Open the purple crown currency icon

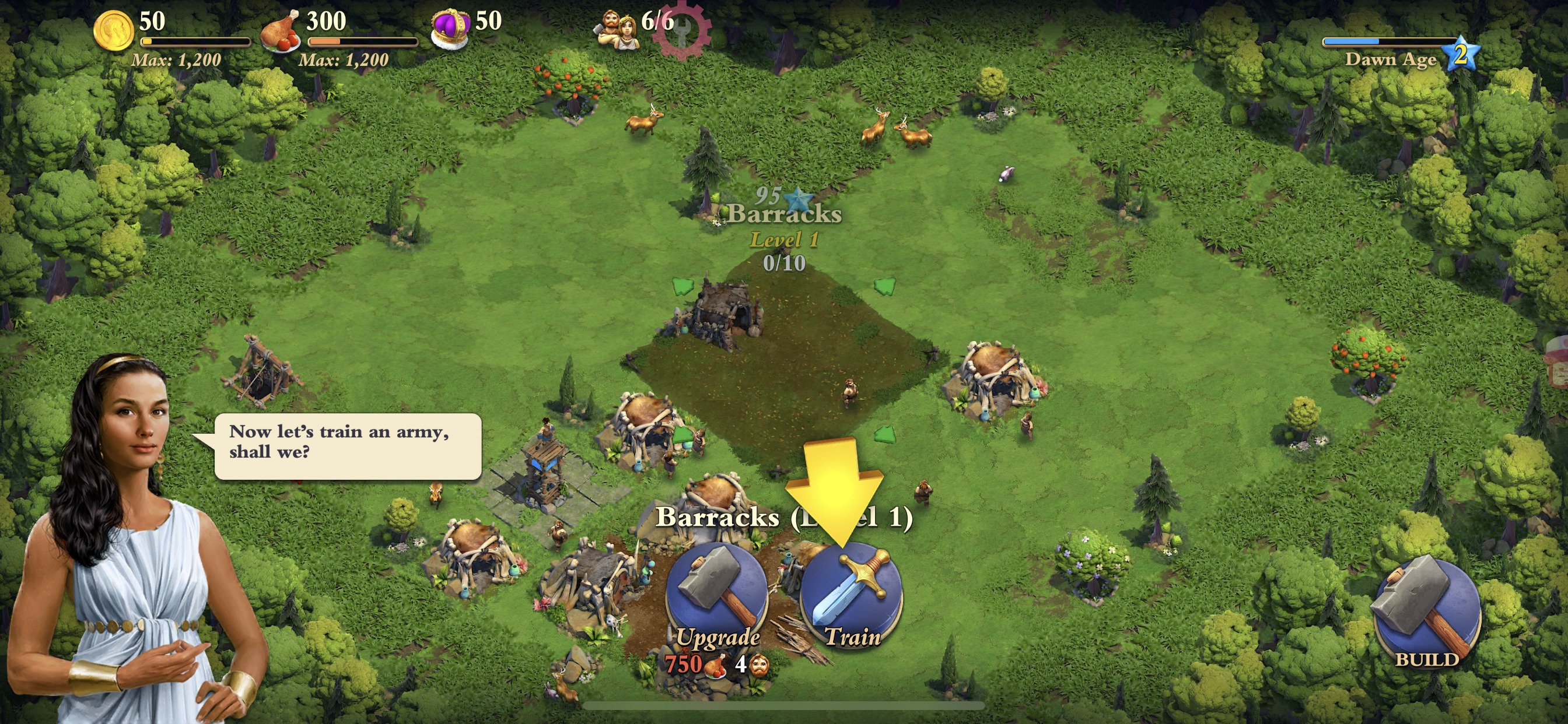[x=450, y=29]
